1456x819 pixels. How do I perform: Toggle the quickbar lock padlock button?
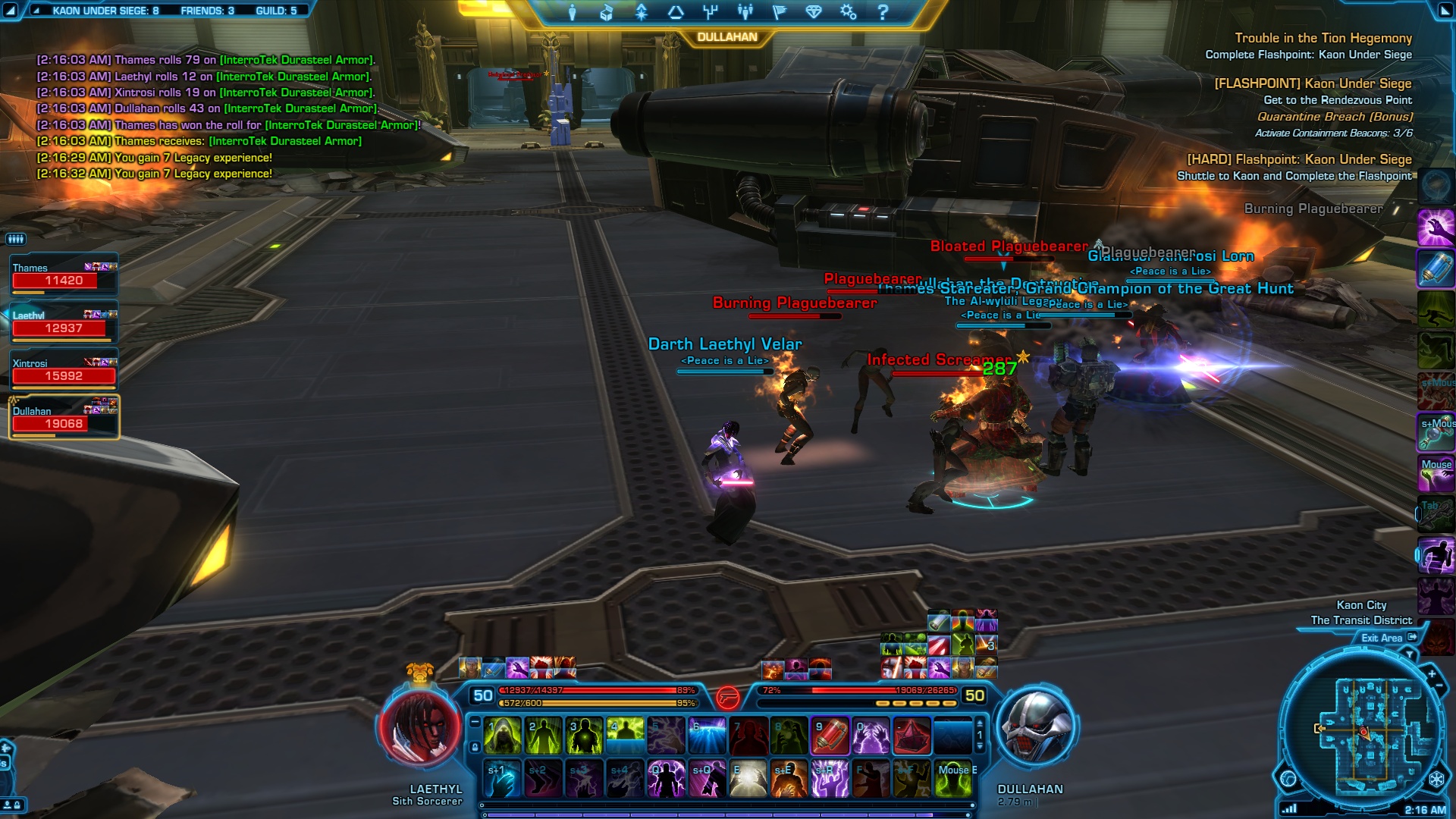click(x=475, y=747)
